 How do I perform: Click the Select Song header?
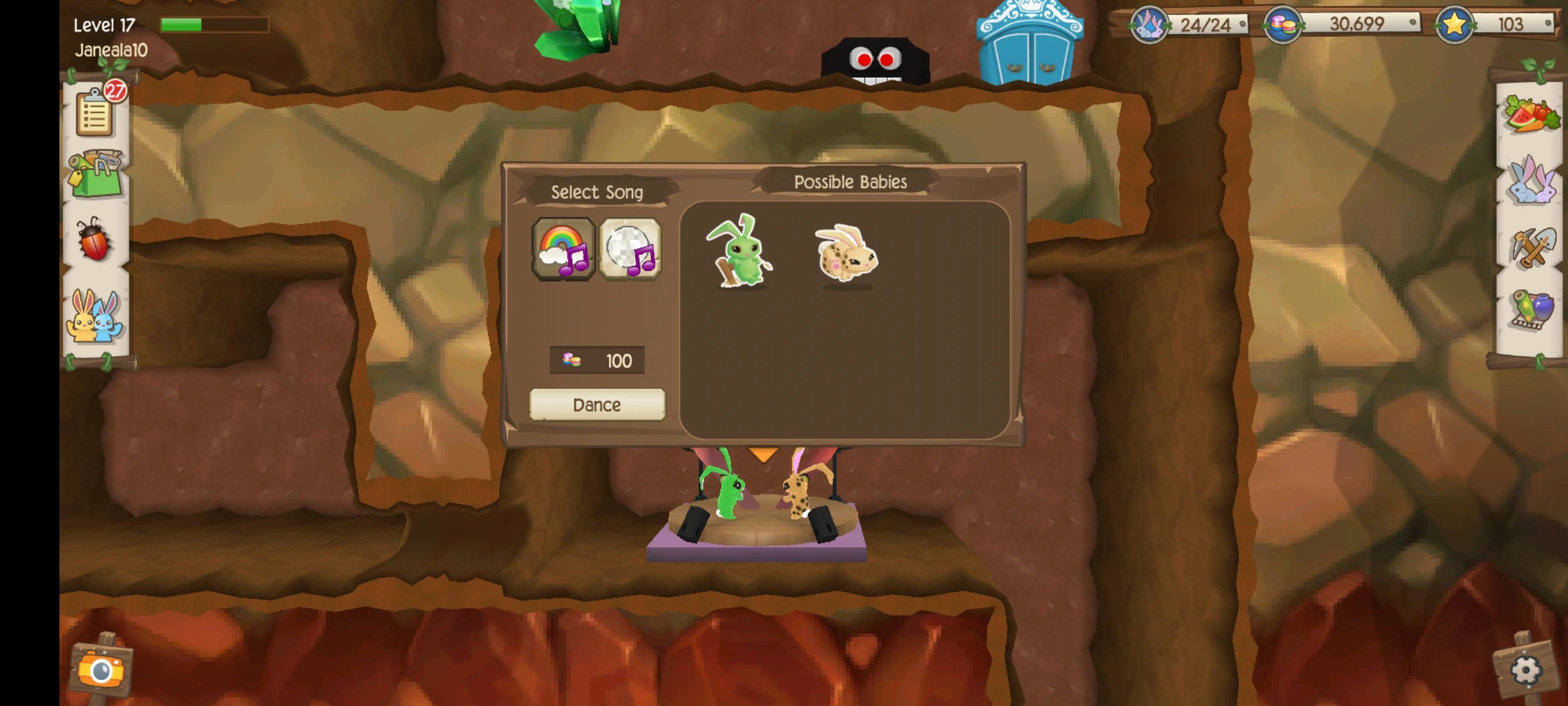tap(596, 191)
